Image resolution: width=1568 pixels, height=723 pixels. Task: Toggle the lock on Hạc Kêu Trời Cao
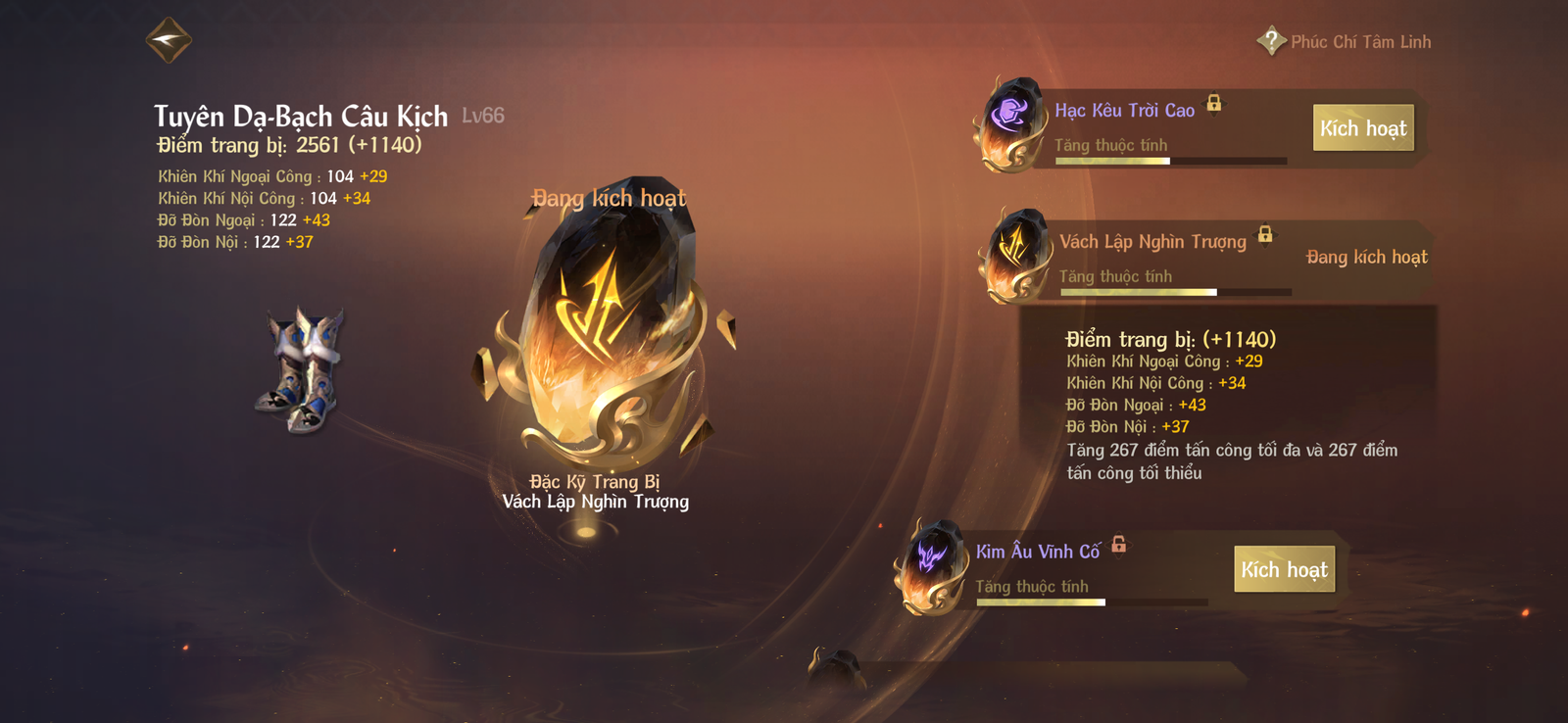tap(1214, 103)
